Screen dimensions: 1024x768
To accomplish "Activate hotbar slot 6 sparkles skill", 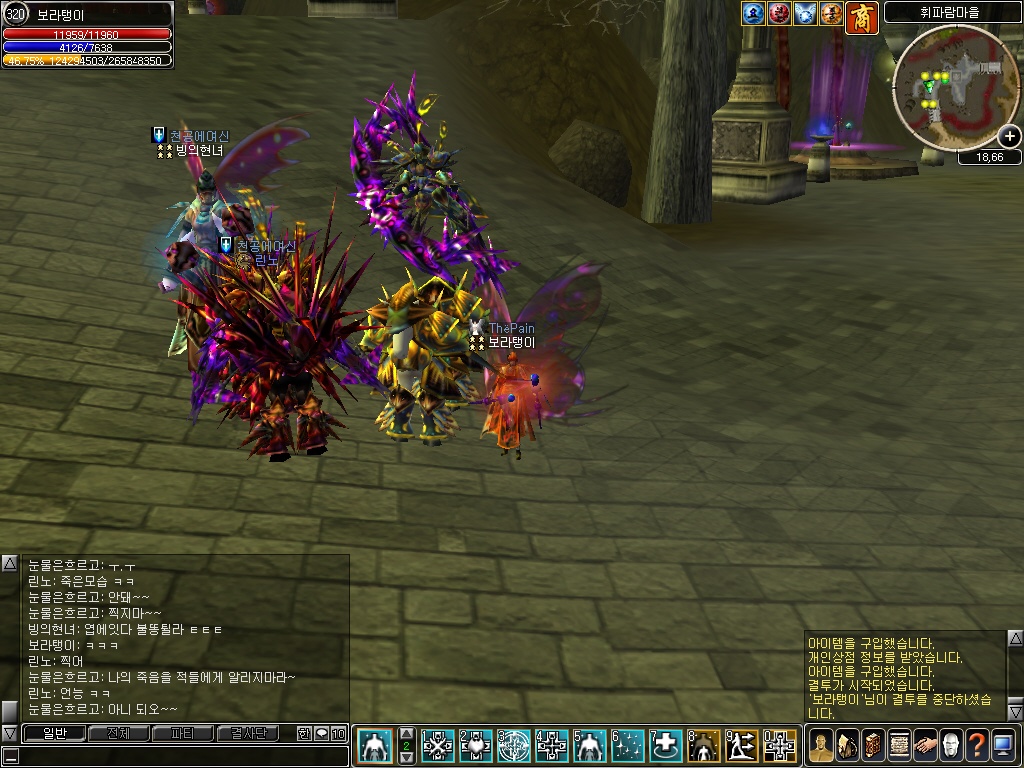I will (x=628, y=745).
